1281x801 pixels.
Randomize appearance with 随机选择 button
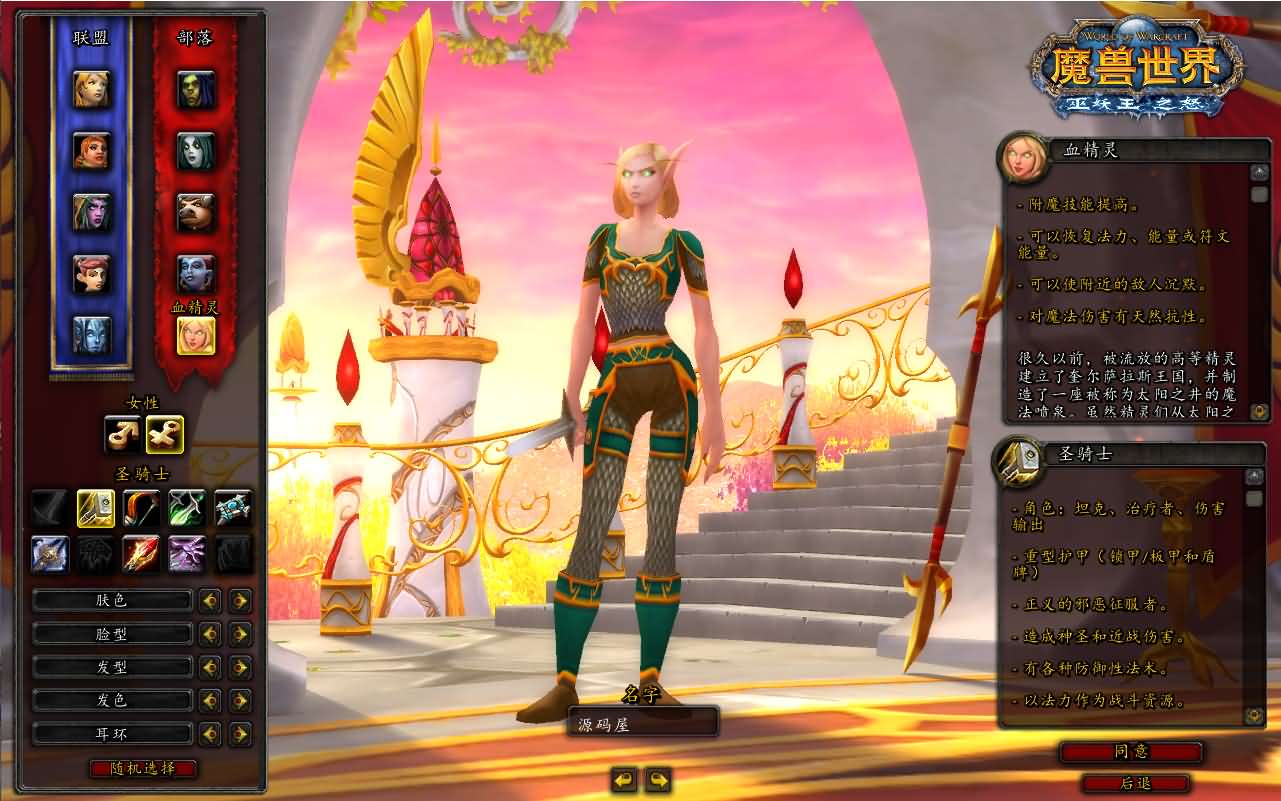coord(143,768)
